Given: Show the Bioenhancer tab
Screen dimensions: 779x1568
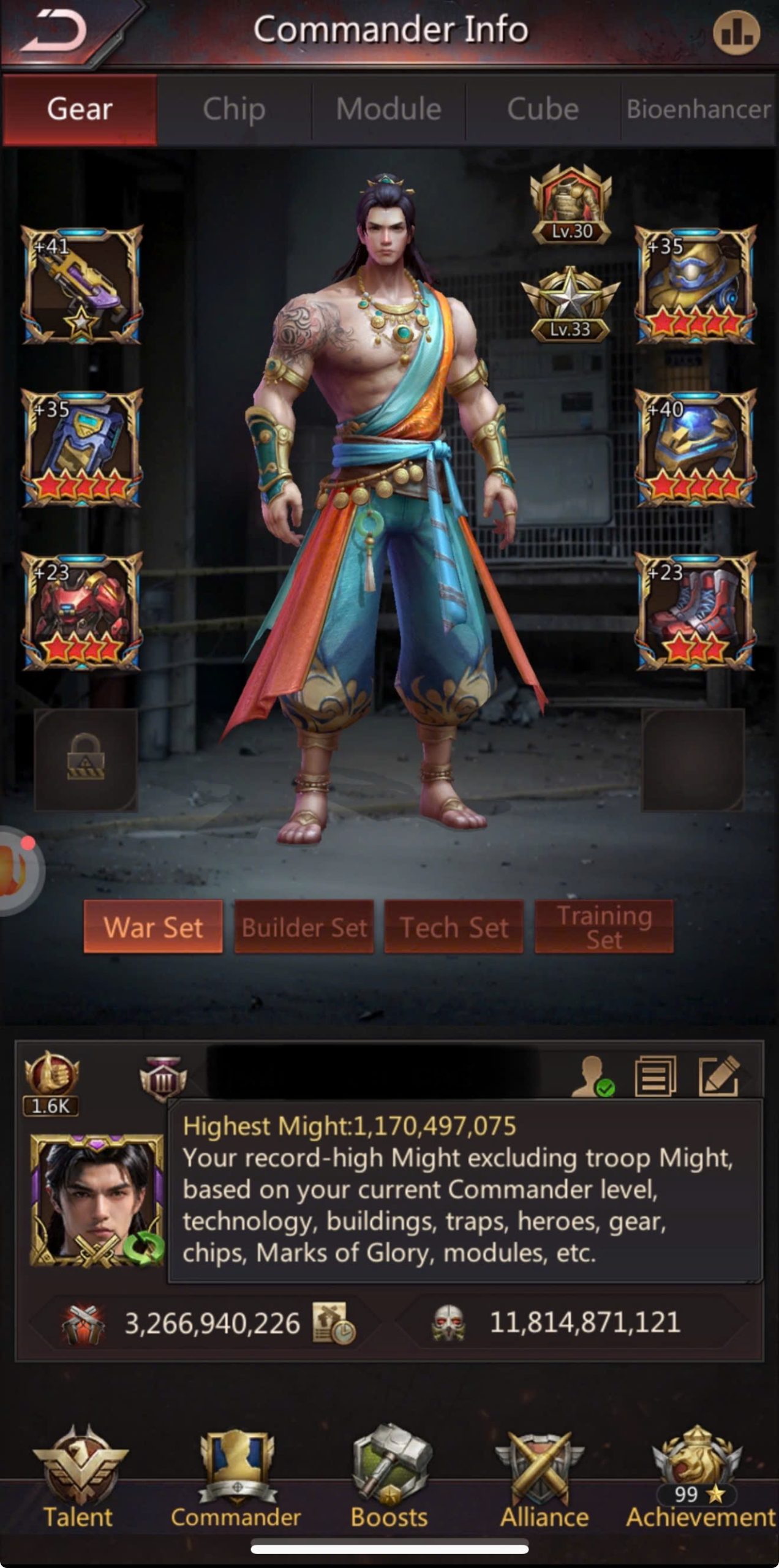Looking at the screenshot, I should pyautogui.click(x=698, y=110).
